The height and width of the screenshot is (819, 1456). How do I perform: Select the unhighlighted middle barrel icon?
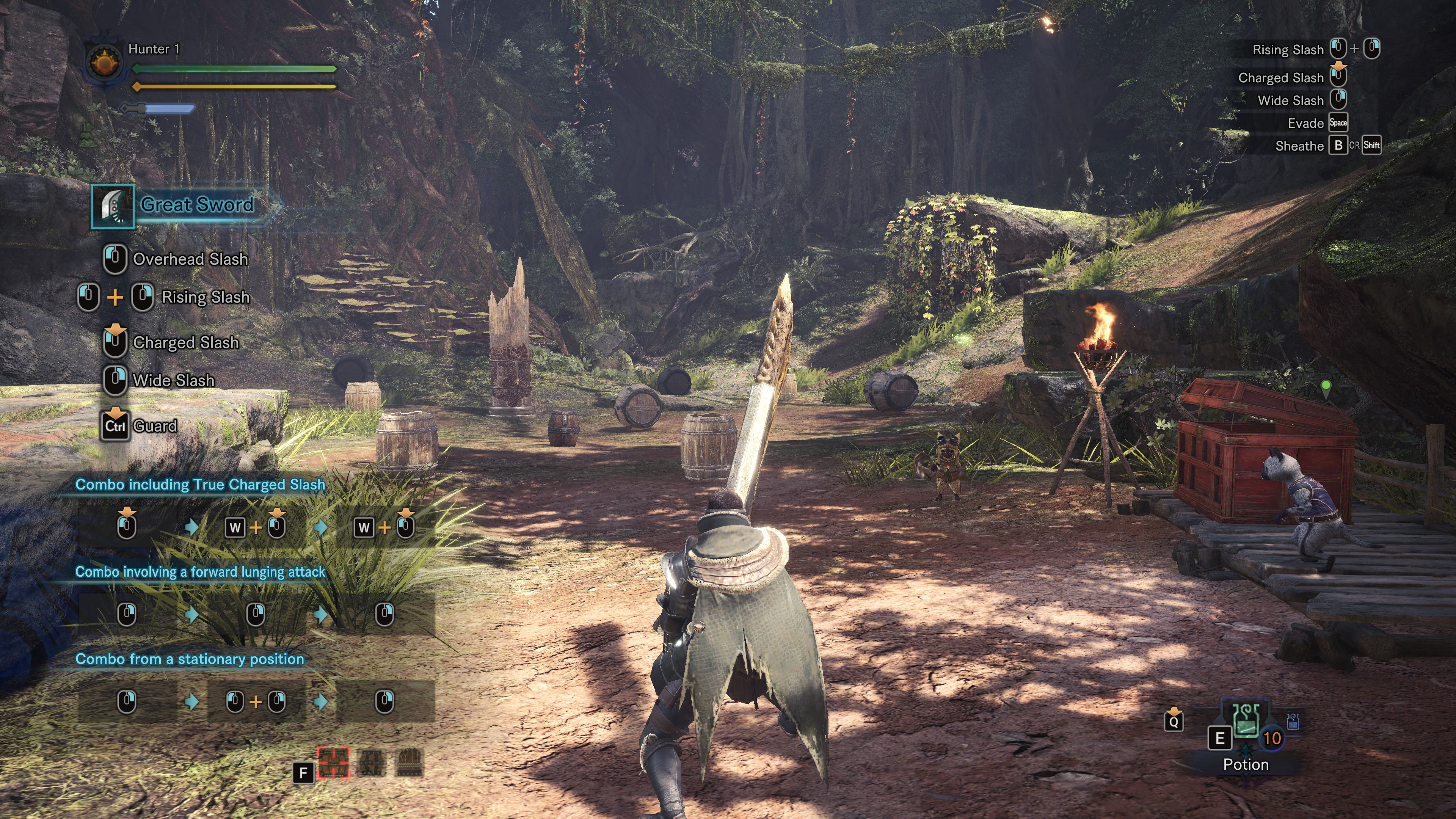point(372,763)
